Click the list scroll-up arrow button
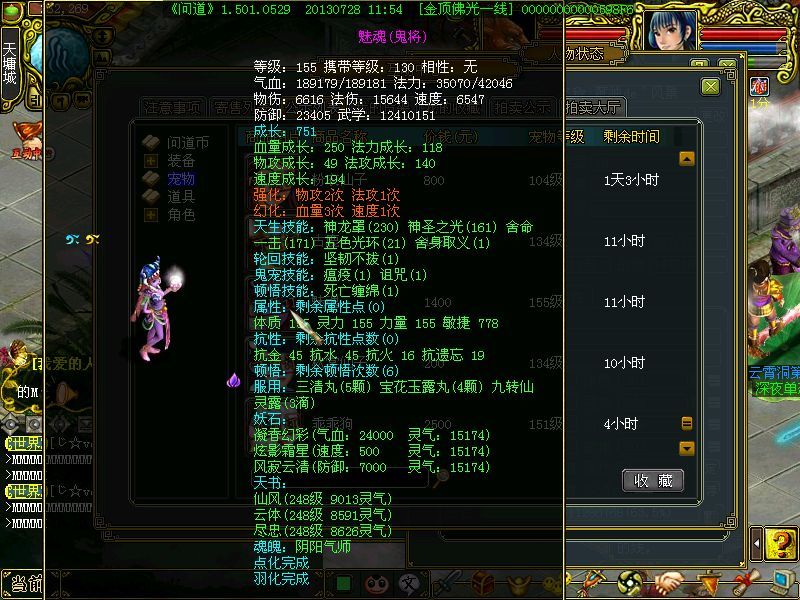 (x=687, y=158)
